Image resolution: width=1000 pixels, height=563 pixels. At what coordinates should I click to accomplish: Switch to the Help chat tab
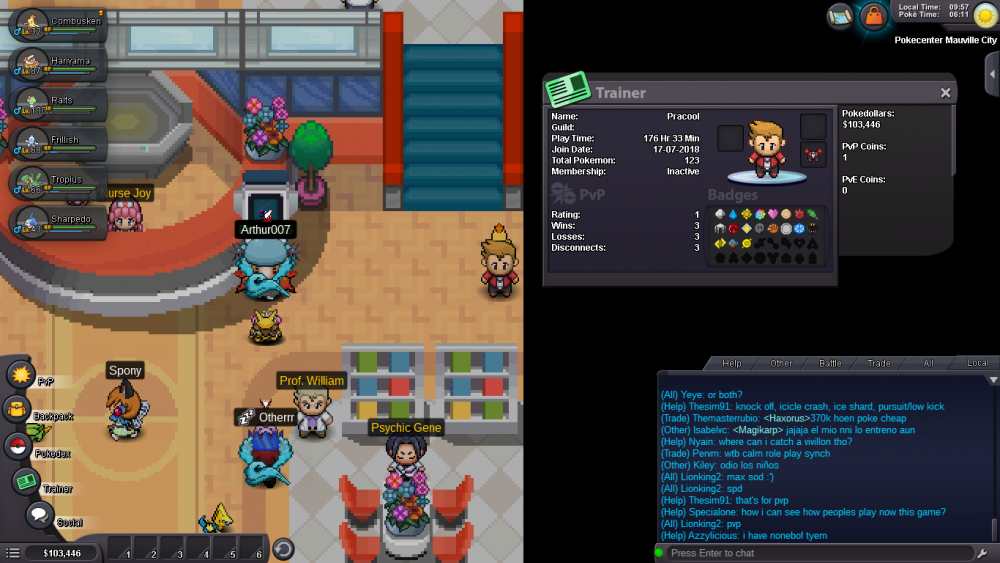coord(732,363)
